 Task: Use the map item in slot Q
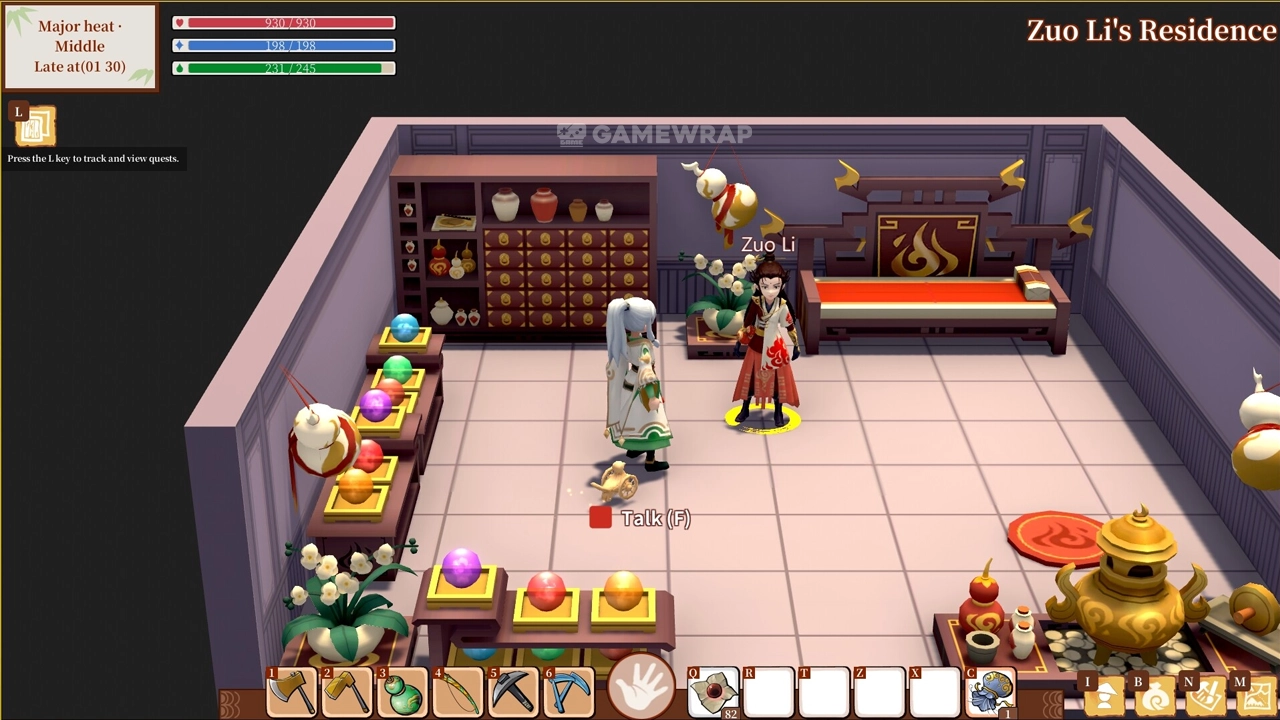click(x=713, y=693)
